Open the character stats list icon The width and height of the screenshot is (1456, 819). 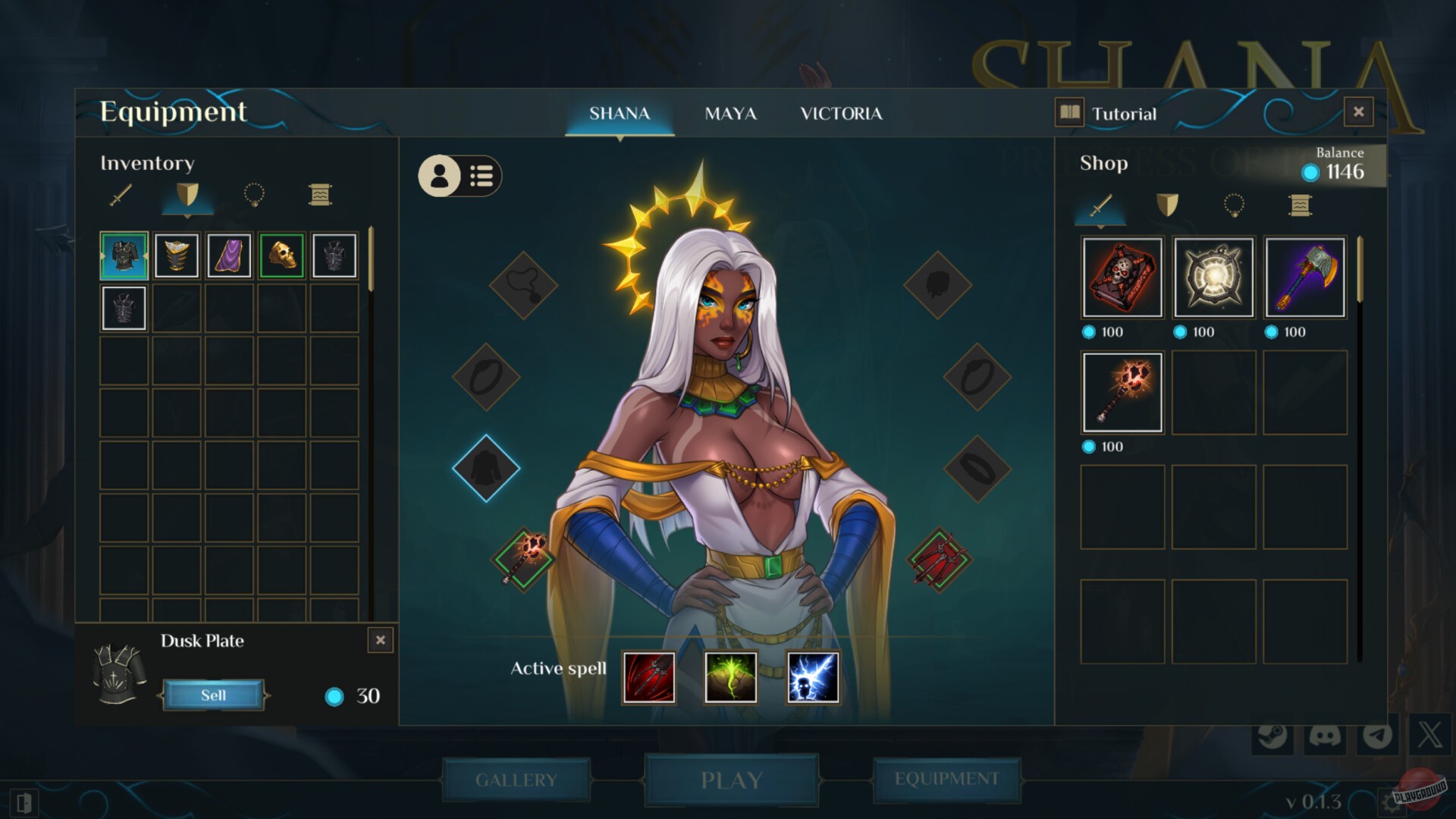point(482,176)
